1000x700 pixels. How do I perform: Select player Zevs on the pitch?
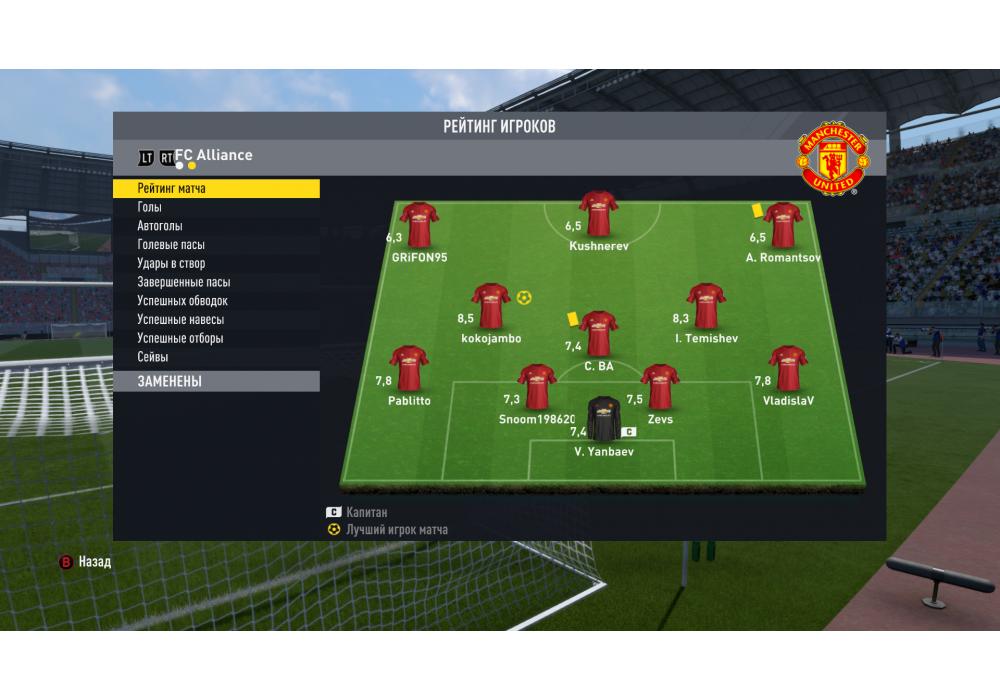[660, 386]
